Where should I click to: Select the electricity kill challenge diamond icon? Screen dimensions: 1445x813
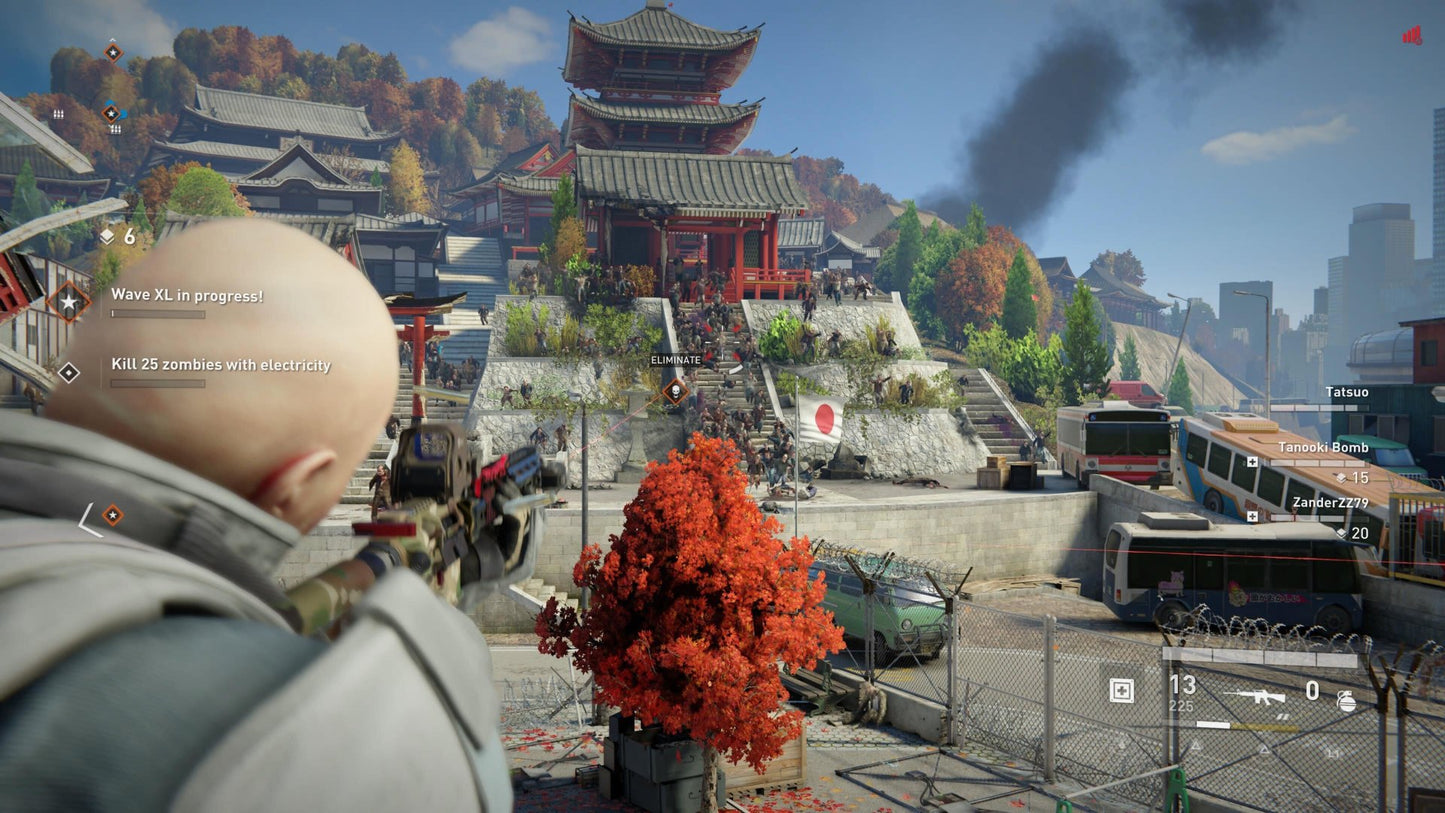pyautogui.click(x=69, y=373)
